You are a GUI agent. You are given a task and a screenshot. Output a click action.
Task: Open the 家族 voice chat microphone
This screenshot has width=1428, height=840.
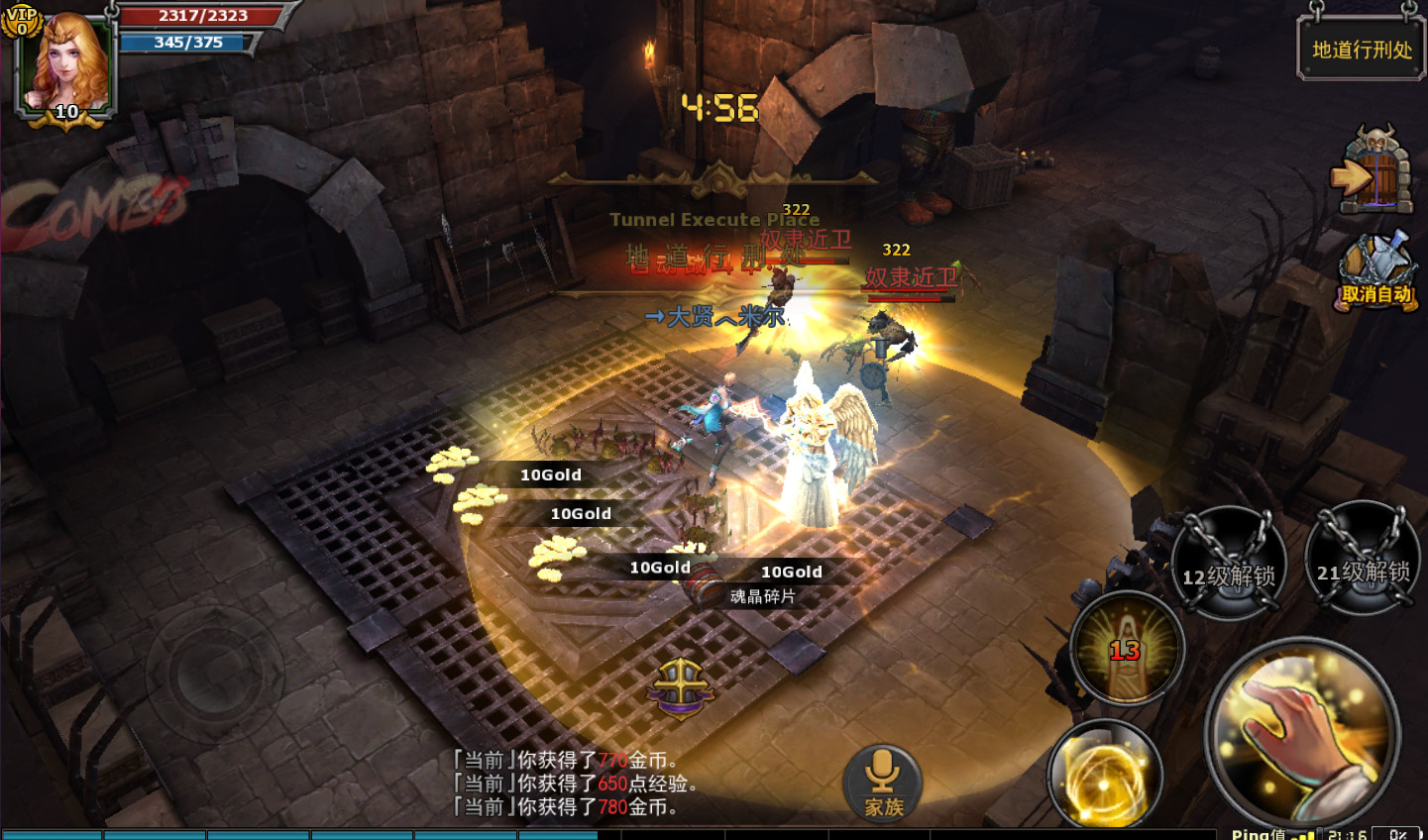click(x=883, y=783)
